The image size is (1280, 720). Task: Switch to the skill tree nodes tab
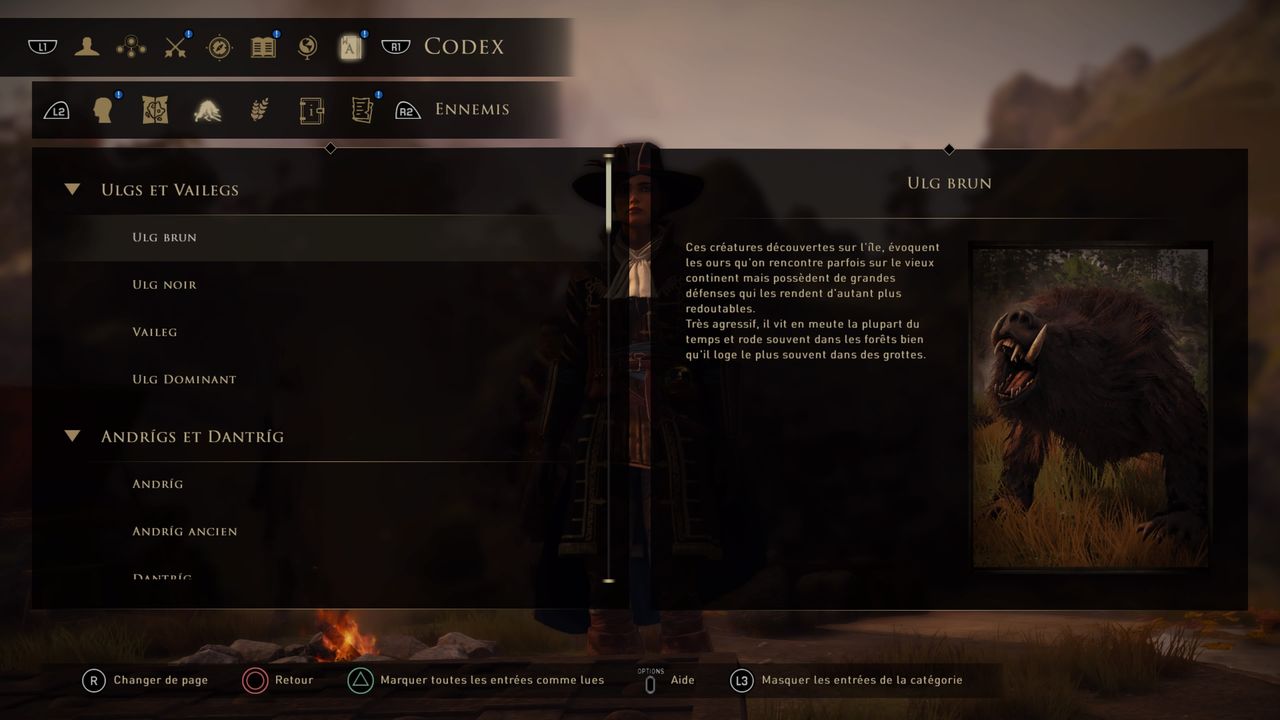click(x=131, y=47)
